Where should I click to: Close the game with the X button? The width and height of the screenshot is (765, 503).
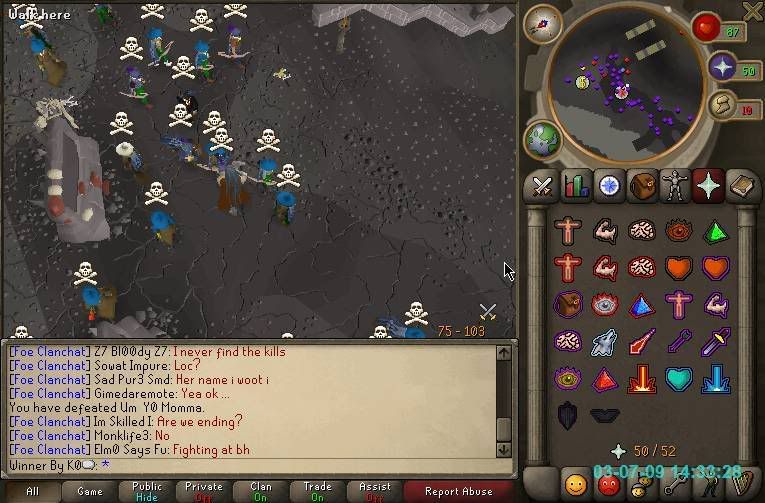[752, 11]
